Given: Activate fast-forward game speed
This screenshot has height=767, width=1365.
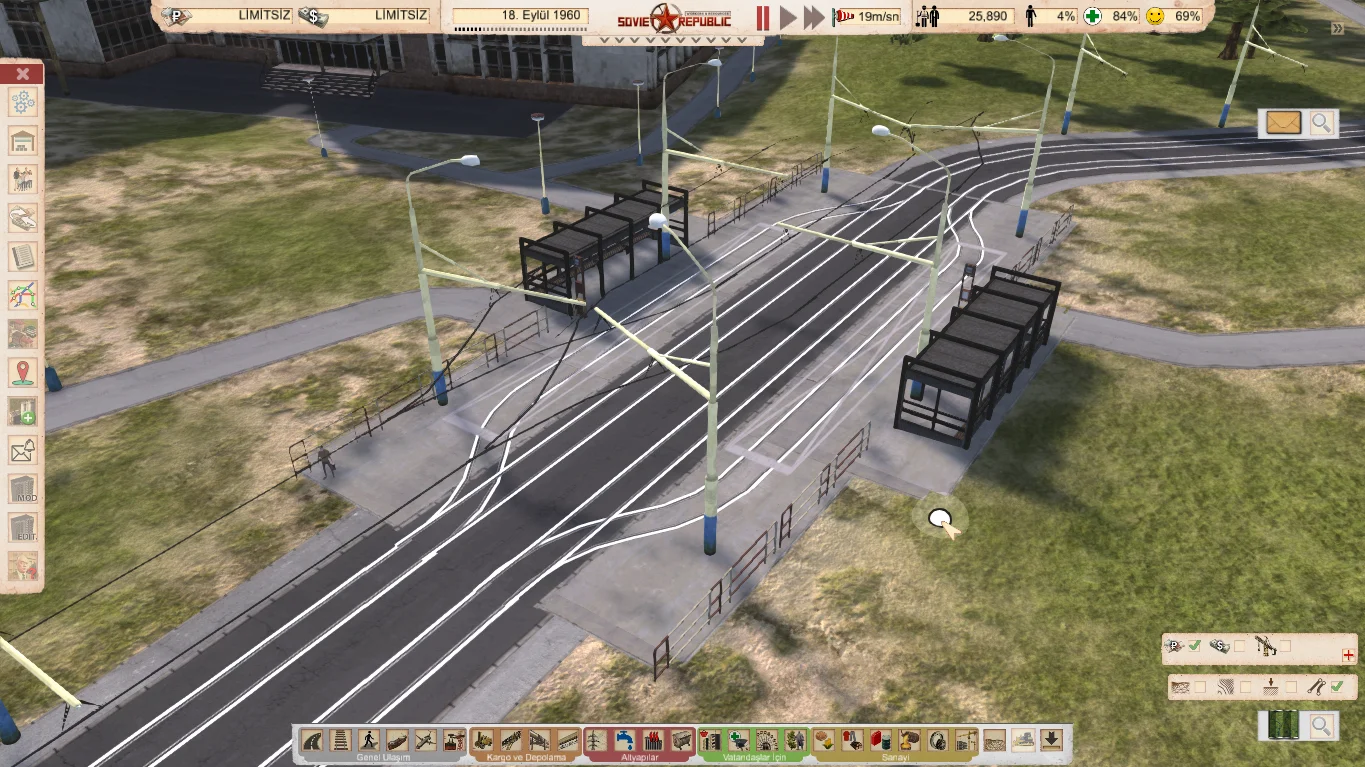Looking at the screenshot, I should (x=814, y=17).
